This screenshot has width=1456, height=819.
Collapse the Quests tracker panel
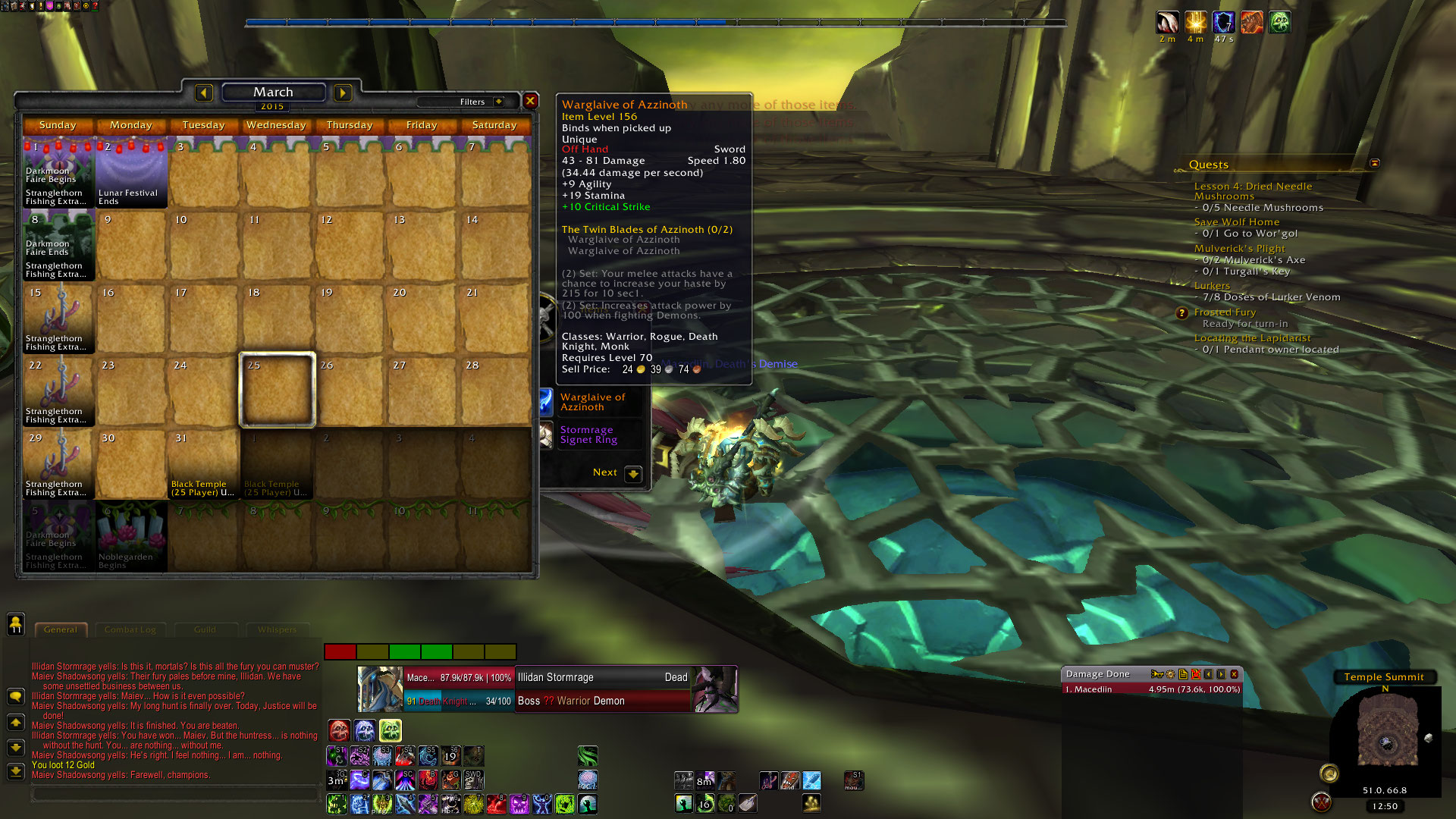click(1374, 163)
